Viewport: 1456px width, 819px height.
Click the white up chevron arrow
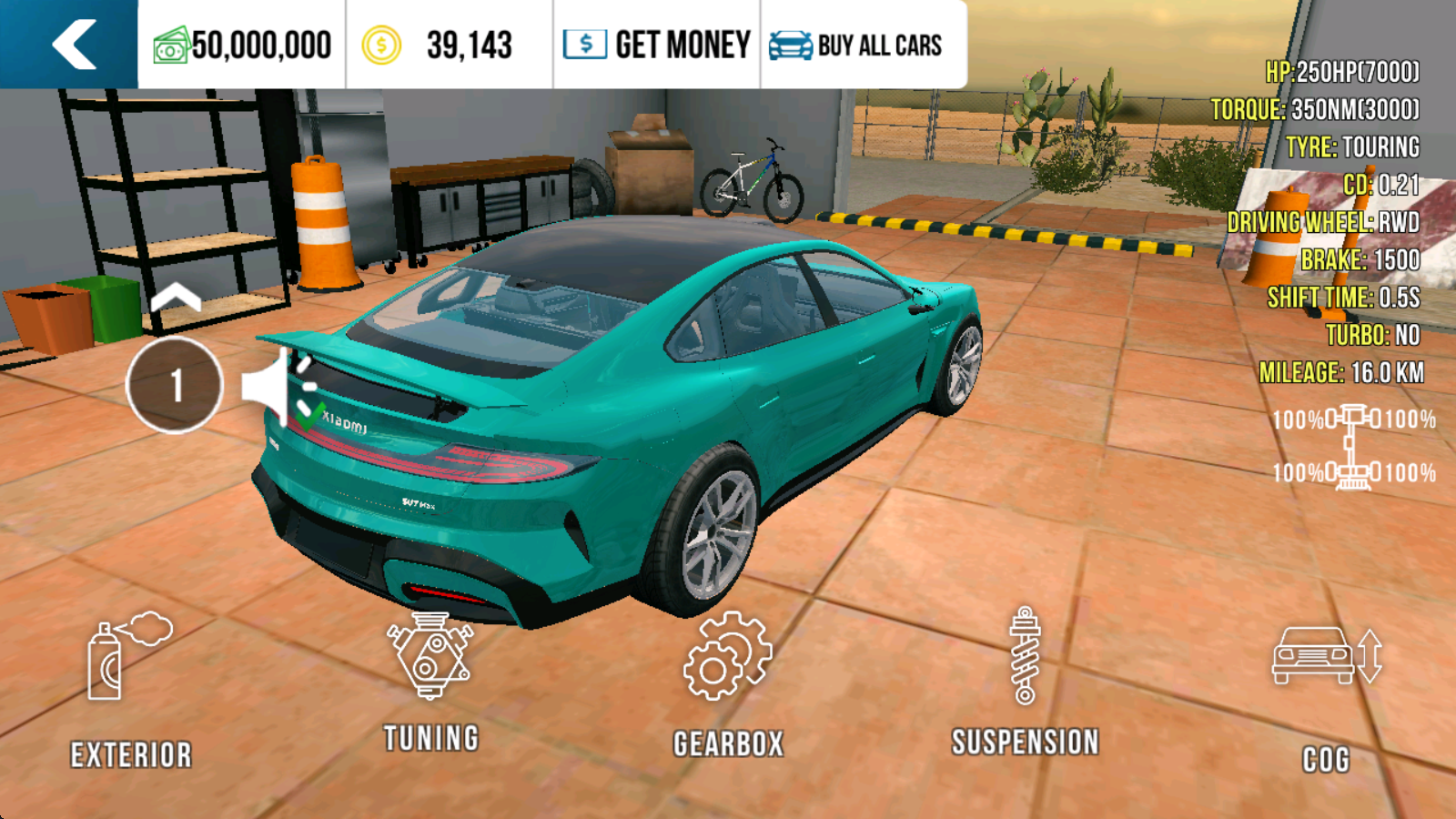tap(176, 298)
